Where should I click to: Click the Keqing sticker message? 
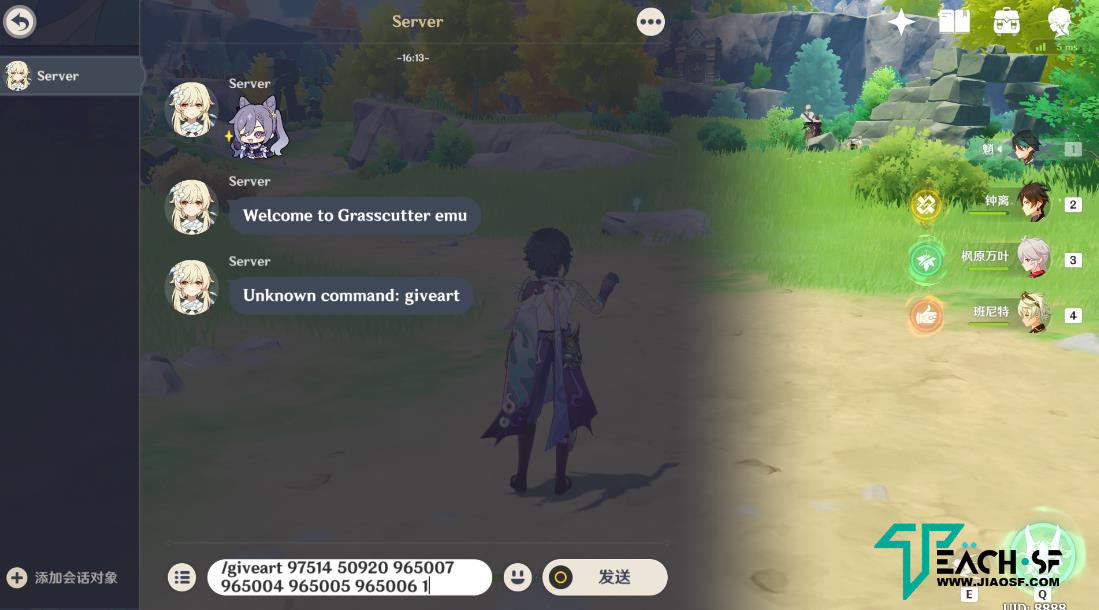(258, 130)
